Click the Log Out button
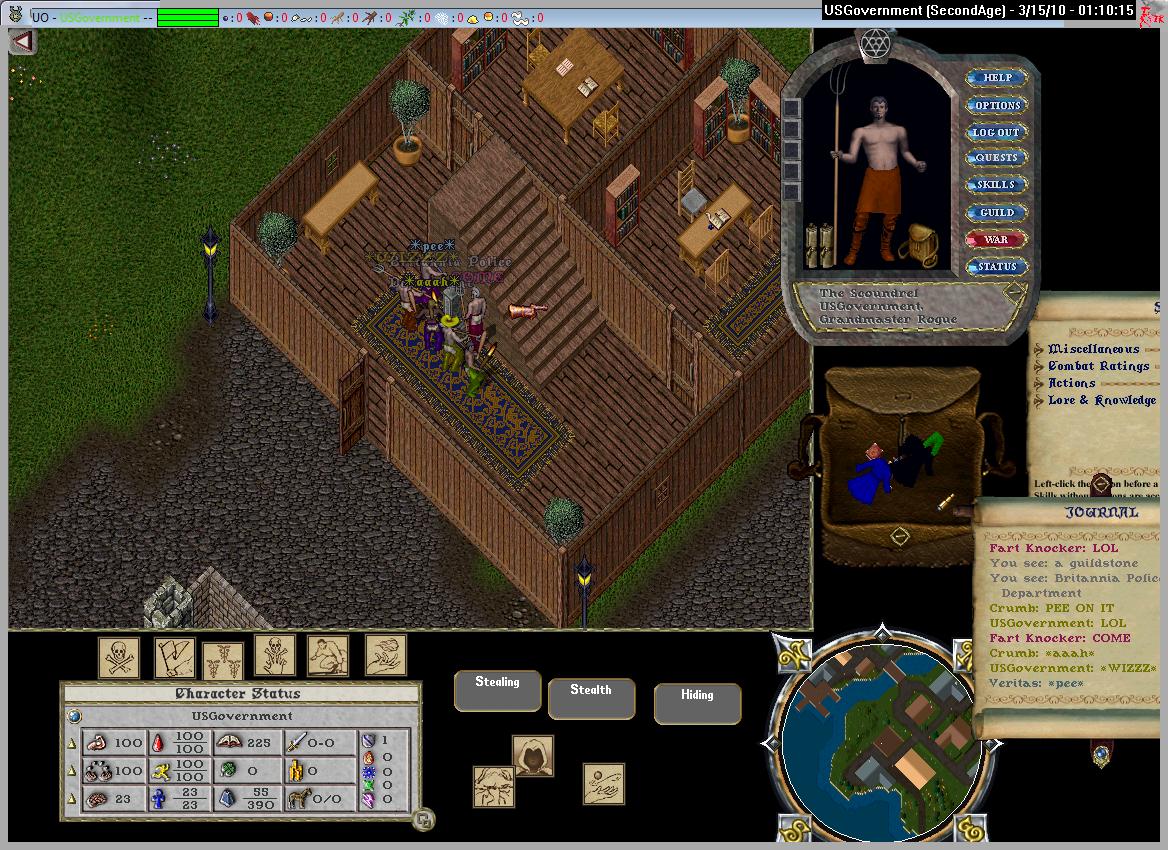Viewport: 1168px width, 850px height. click(997, 132)
